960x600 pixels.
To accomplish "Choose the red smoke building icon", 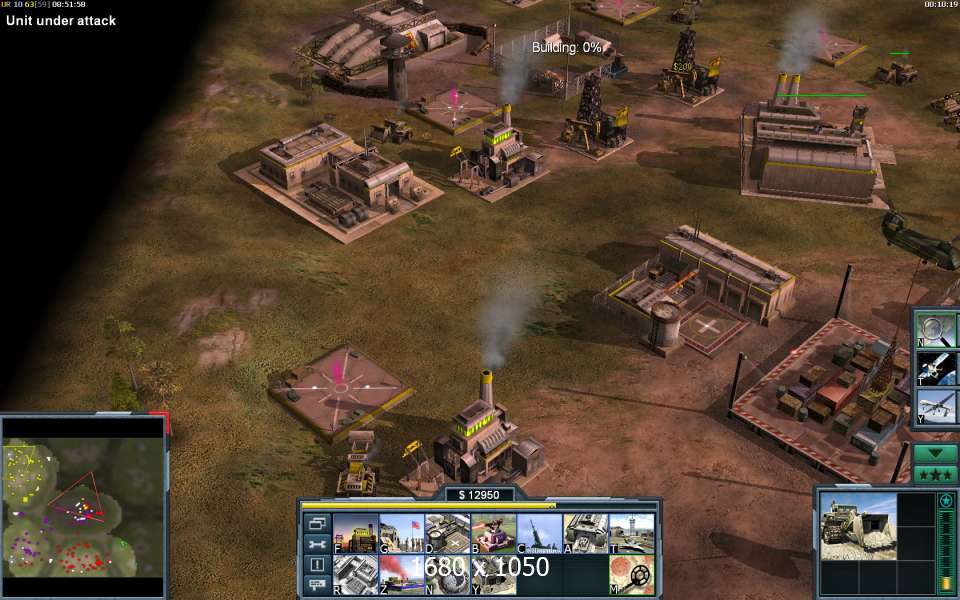I will tap(402, 574).
